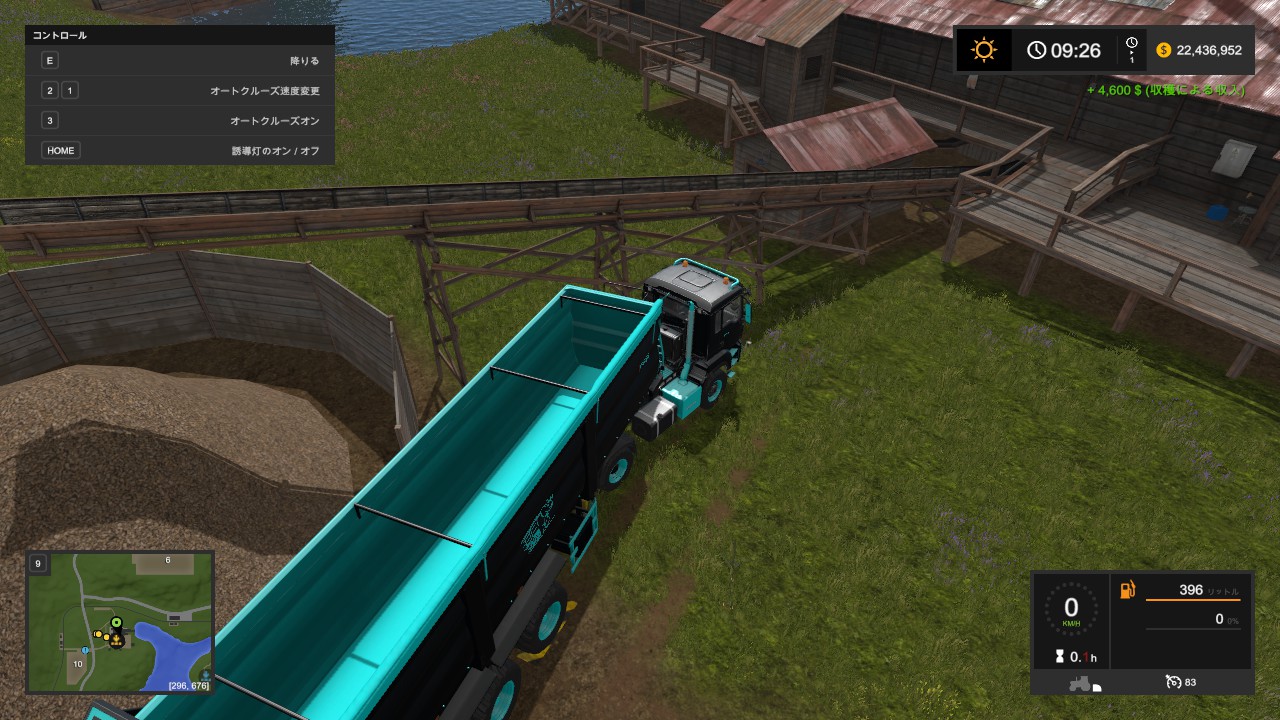The width and height of the screenshot is (1280, 720).
Task: Click the cruise control speed icon
Action: click(x=1174, y=682)
